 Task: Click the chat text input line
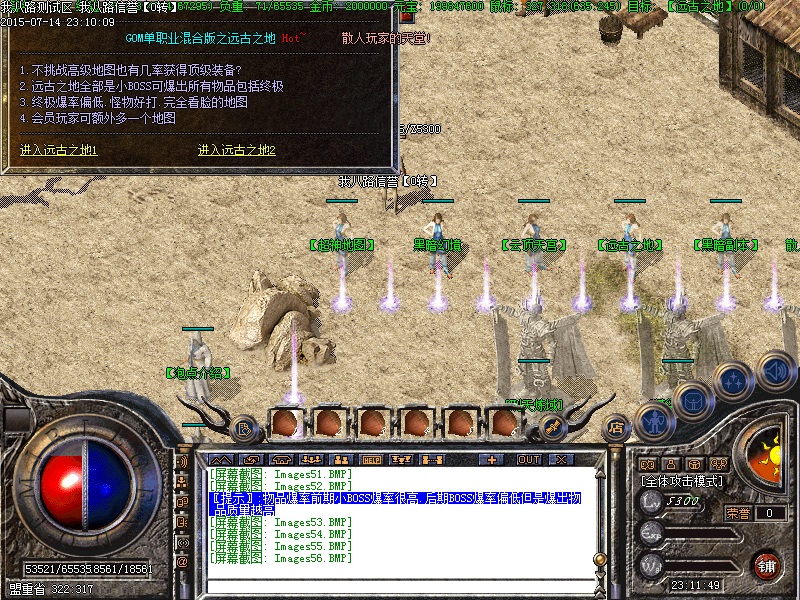point(400,584)
